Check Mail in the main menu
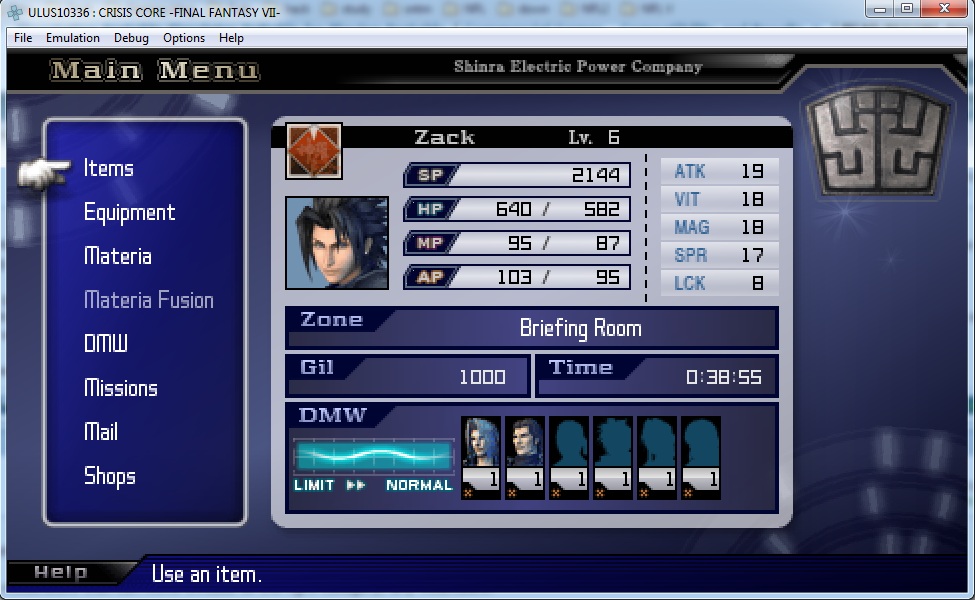 pos(101,432)
